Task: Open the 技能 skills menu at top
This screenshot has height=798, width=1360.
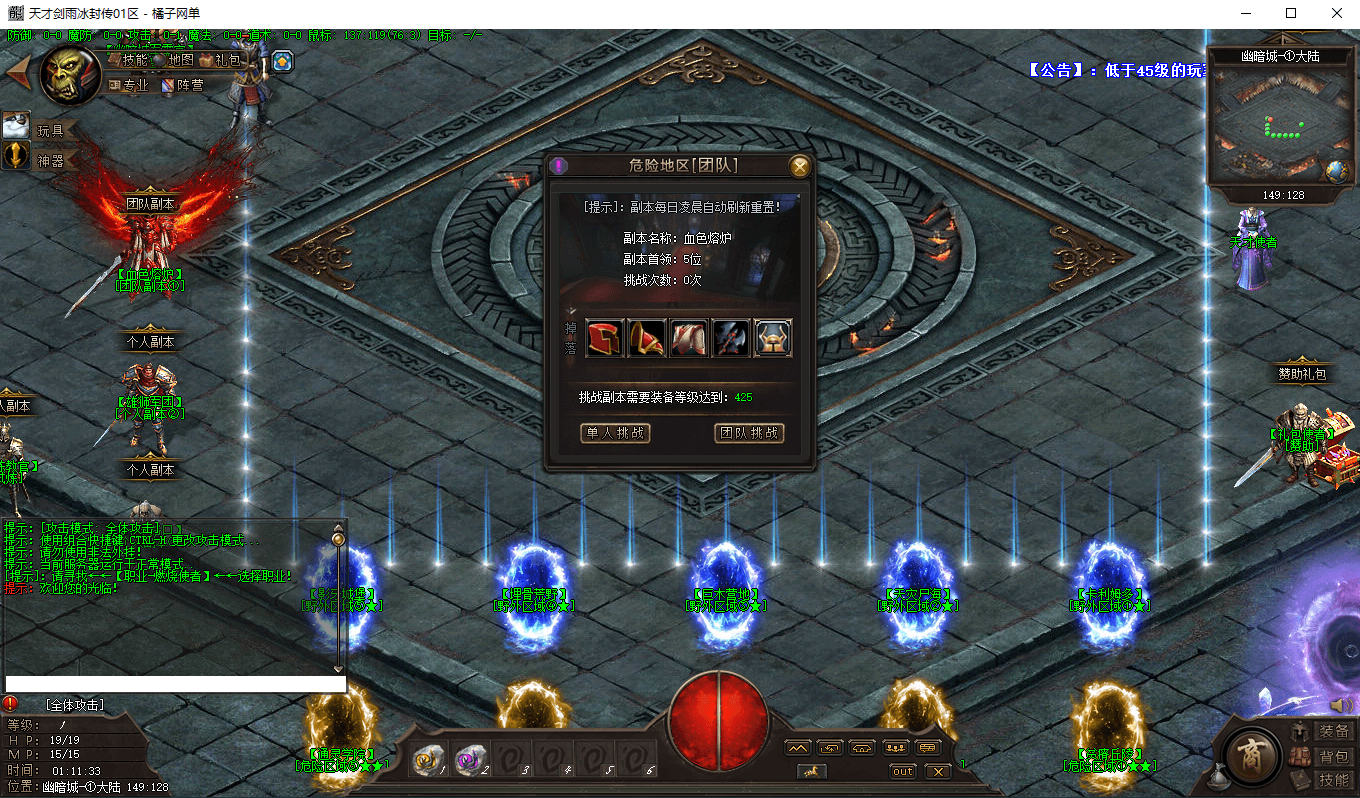Action: 128,60
